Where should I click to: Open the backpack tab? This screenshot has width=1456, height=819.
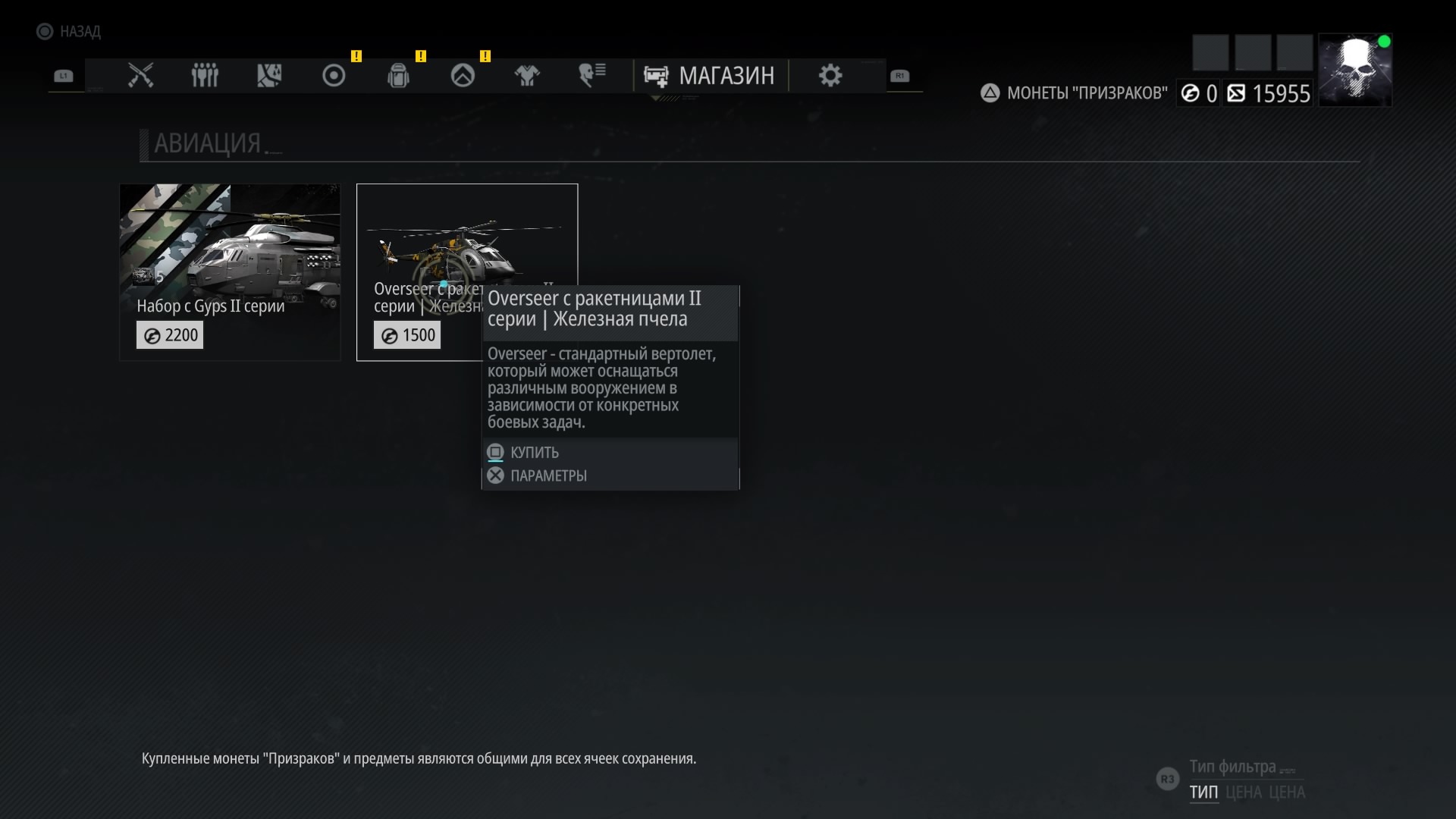pos(398,75)
